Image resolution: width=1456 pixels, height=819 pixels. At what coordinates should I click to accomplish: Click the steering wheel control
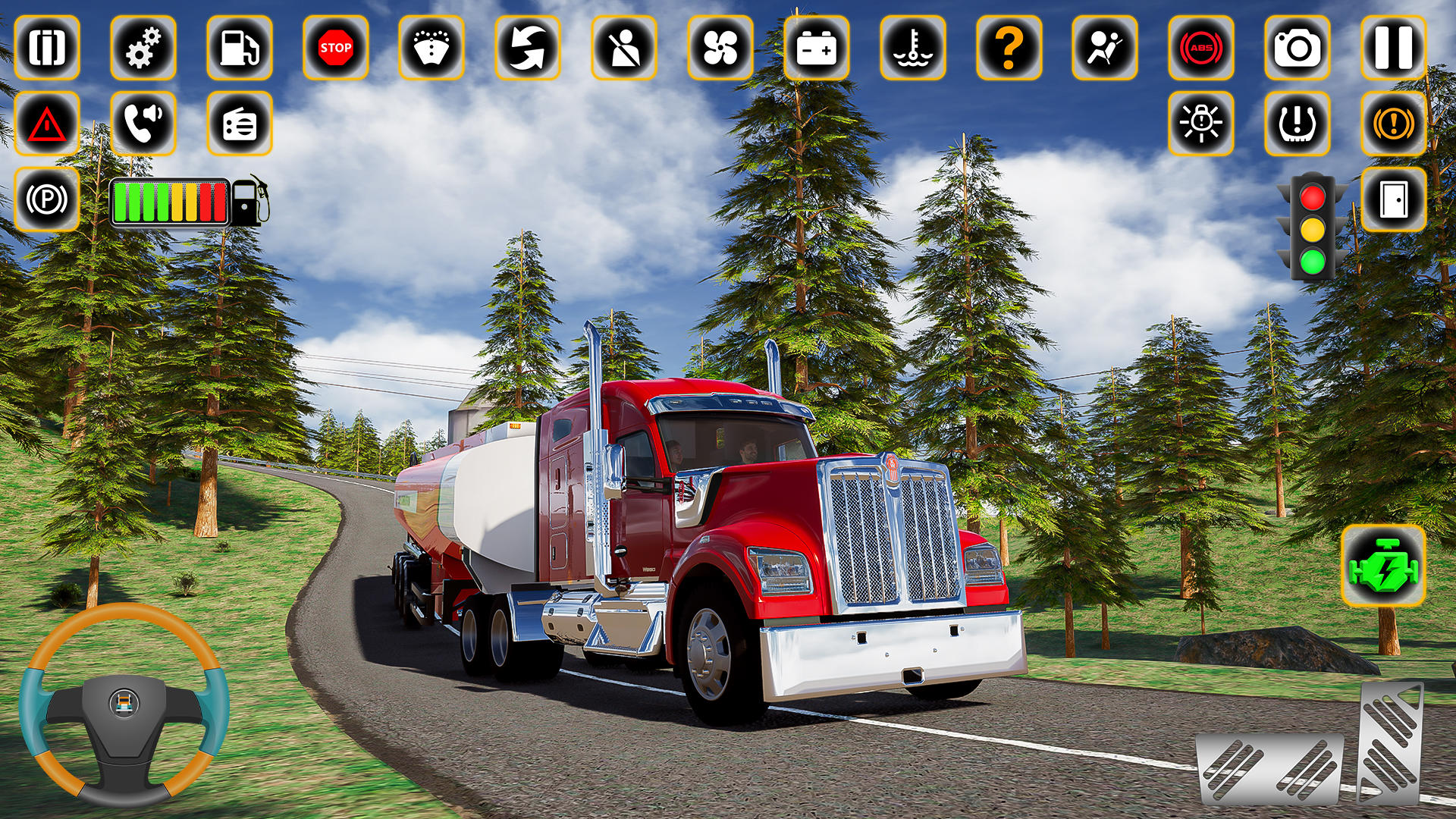point(124,704)
